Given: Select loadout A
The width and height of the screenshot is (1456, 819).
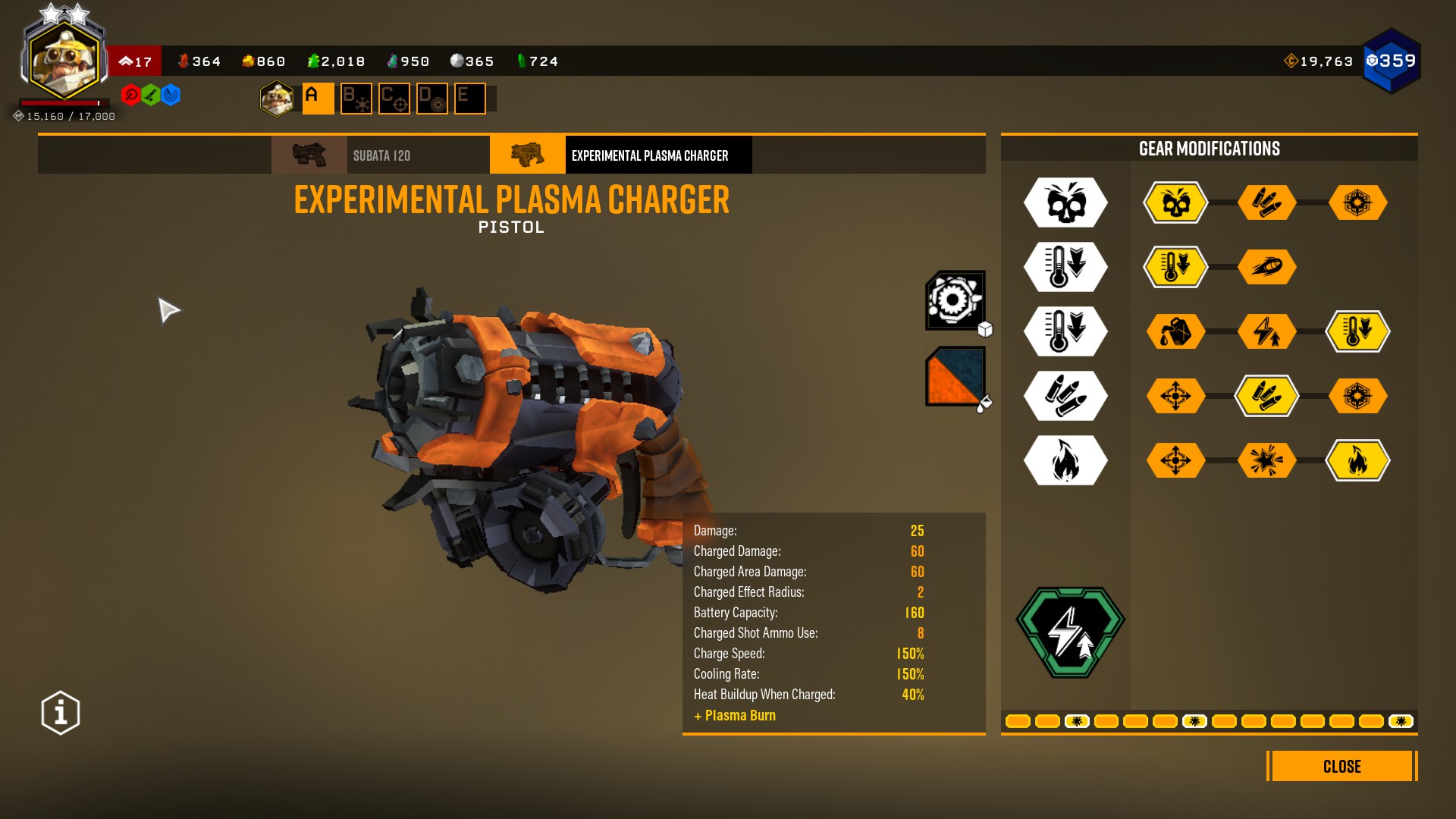Looking at the screenshot, I should [318, 99].
